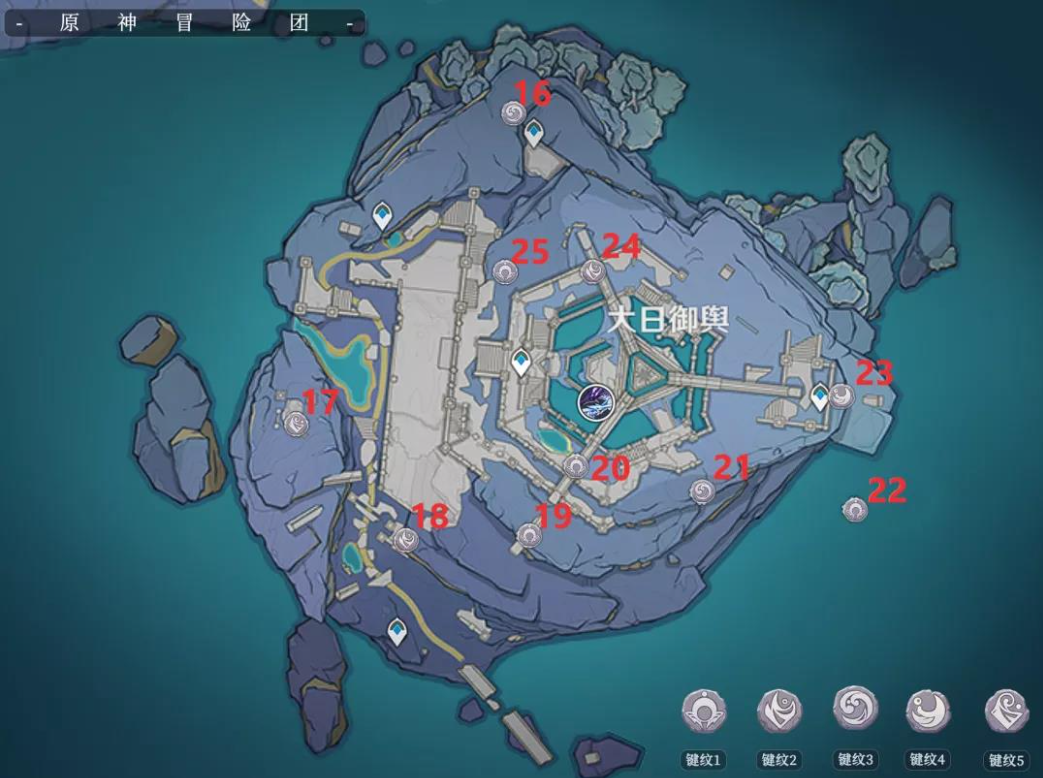Choose the key sigil marker labeled 19
The height and width of the screenshot is (778, 1043).
click(x=530, y=536)
